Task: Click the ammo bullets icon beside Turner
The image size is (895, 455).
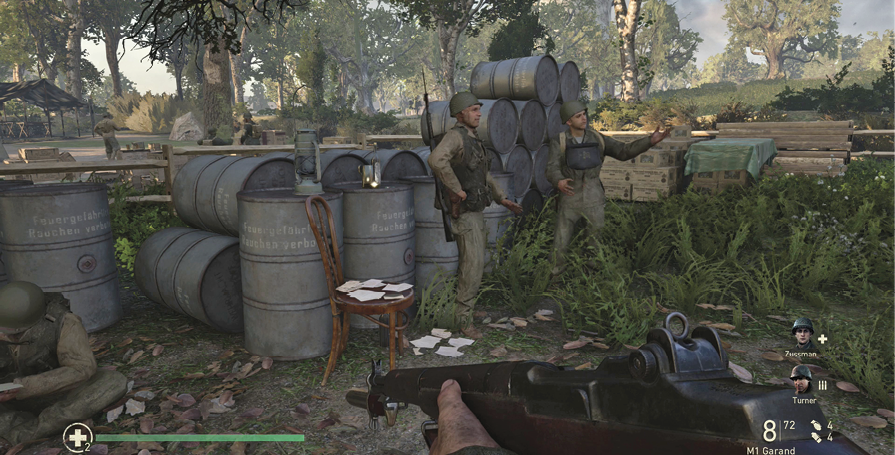Action: tap(822, 384)
